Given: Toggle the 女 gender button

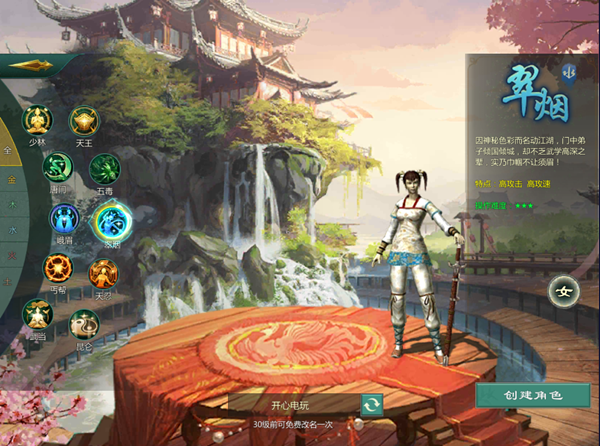Looking at the screenshot, I should [x=563, y=292].
